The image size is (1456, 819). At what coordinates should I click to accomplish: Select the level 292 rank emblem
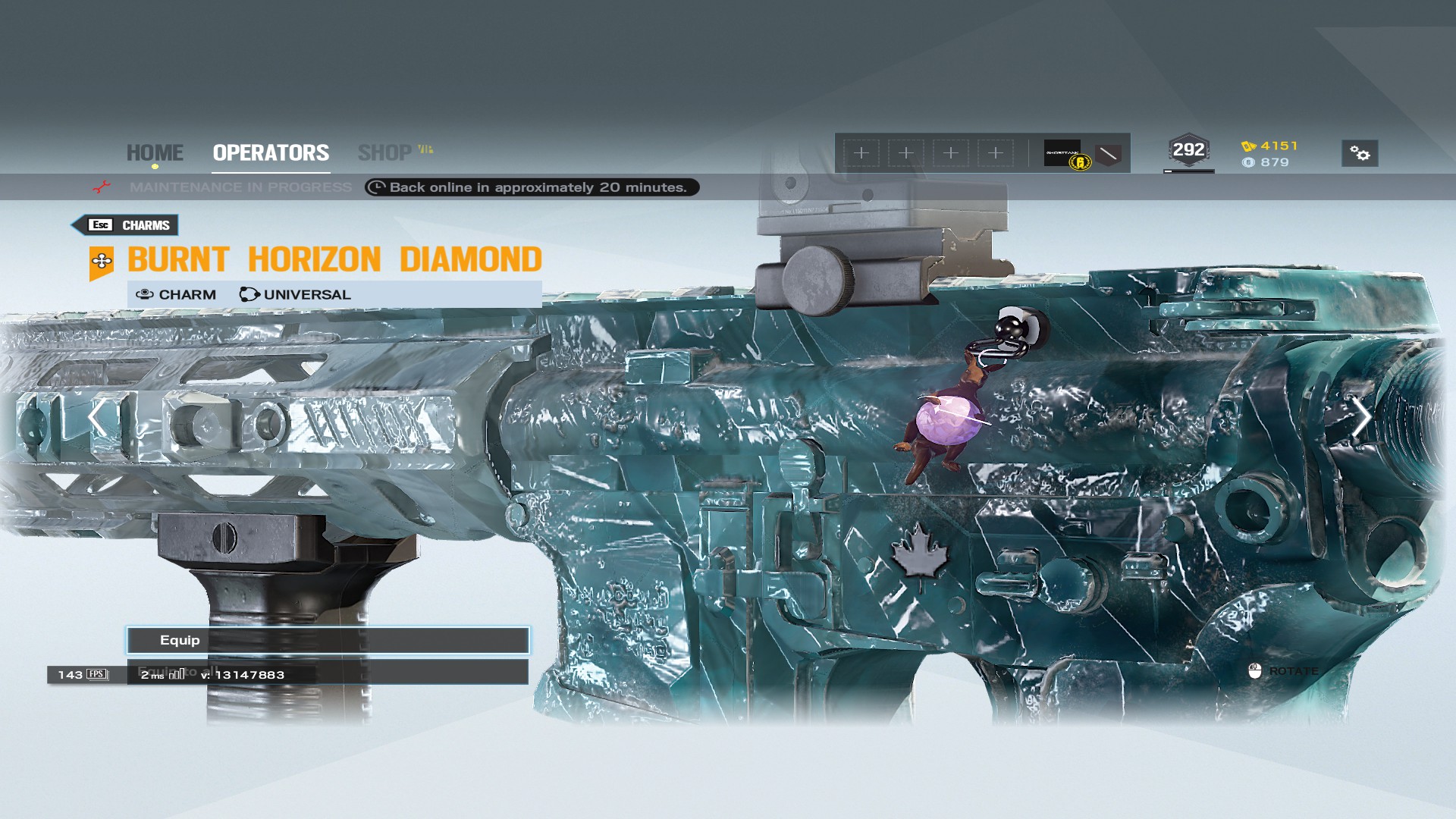pyautogui.click(x=1188, y=149)
